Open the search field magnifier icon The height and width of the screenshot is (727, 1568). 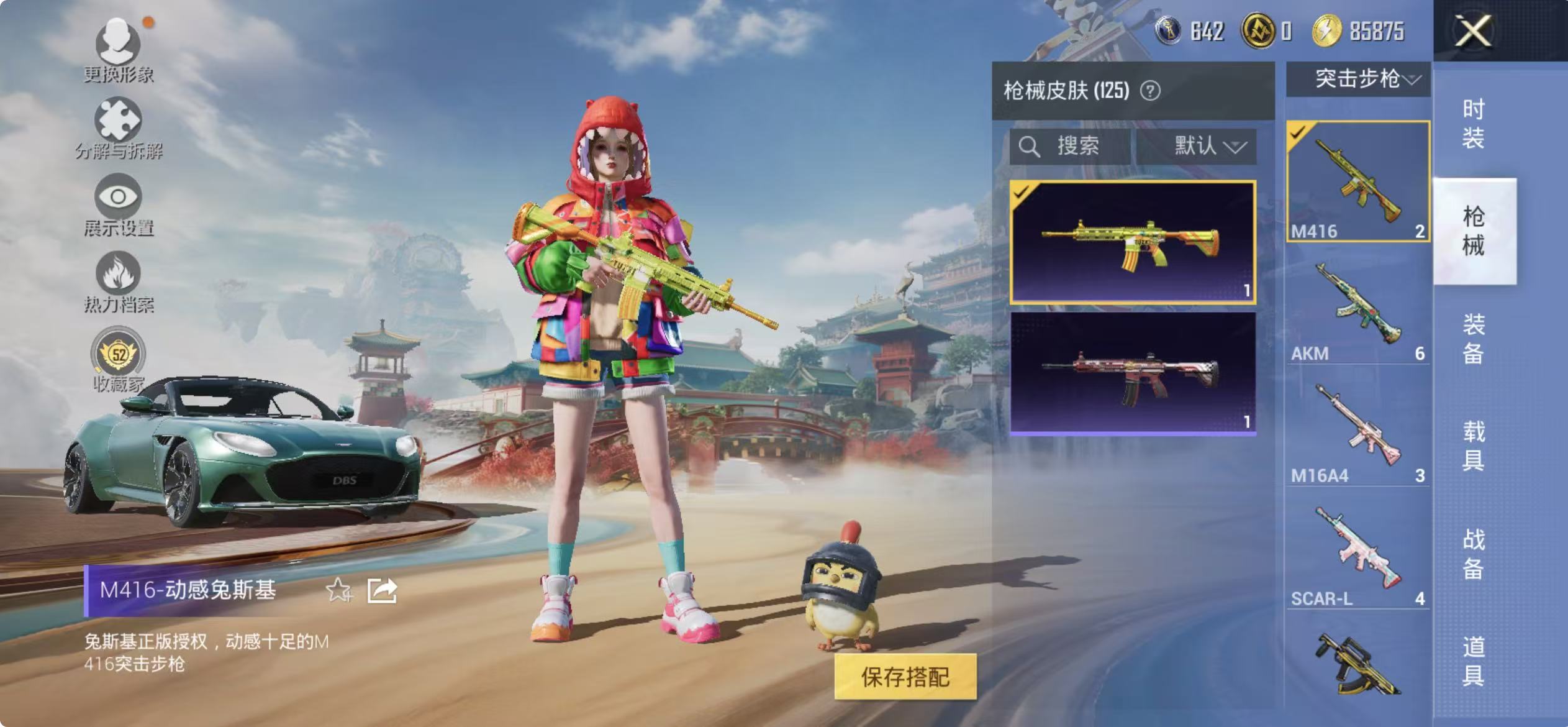1030,147
